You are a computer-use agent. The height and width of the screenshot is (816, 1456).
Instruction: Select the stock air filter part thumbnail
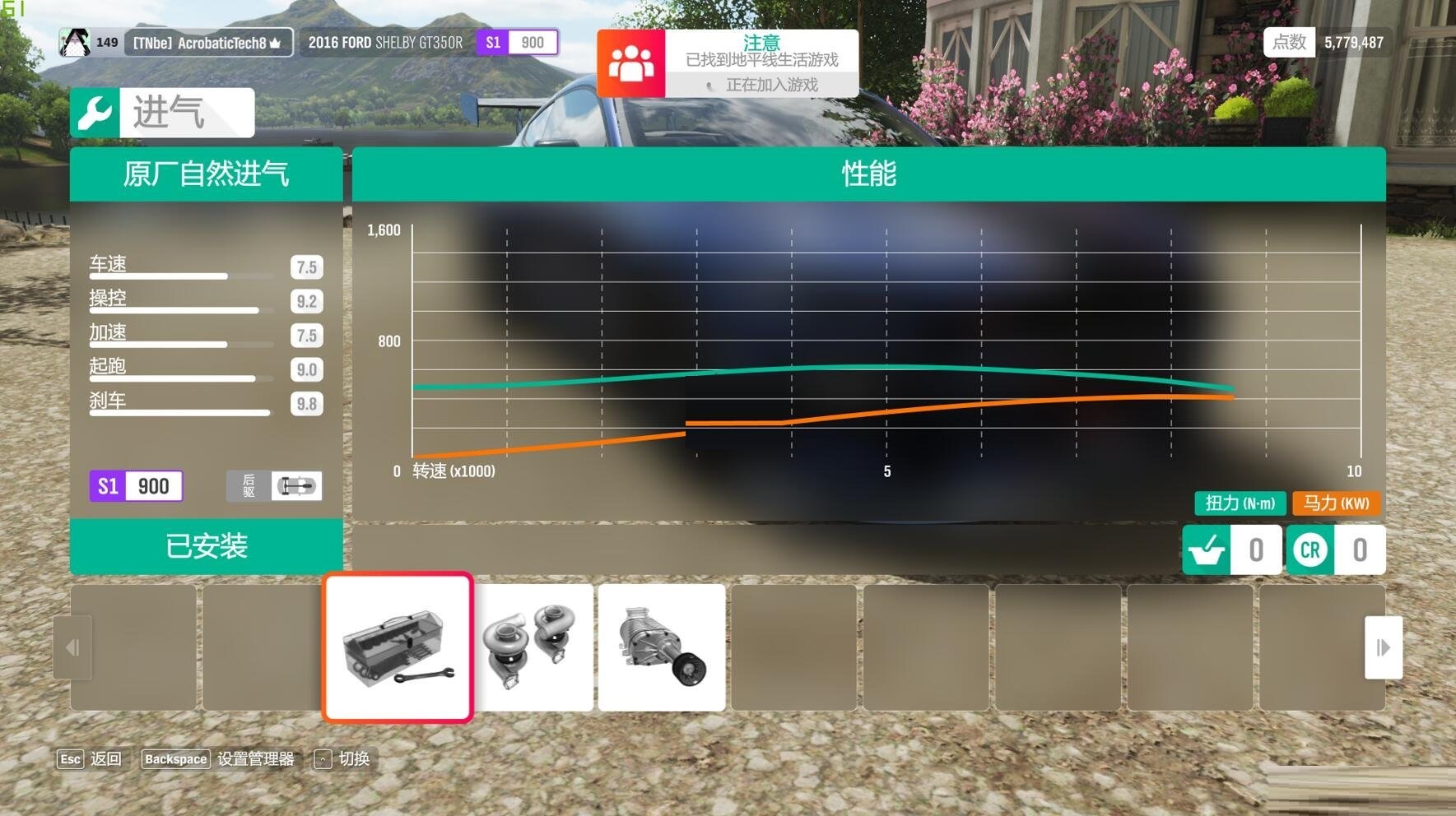398,647
